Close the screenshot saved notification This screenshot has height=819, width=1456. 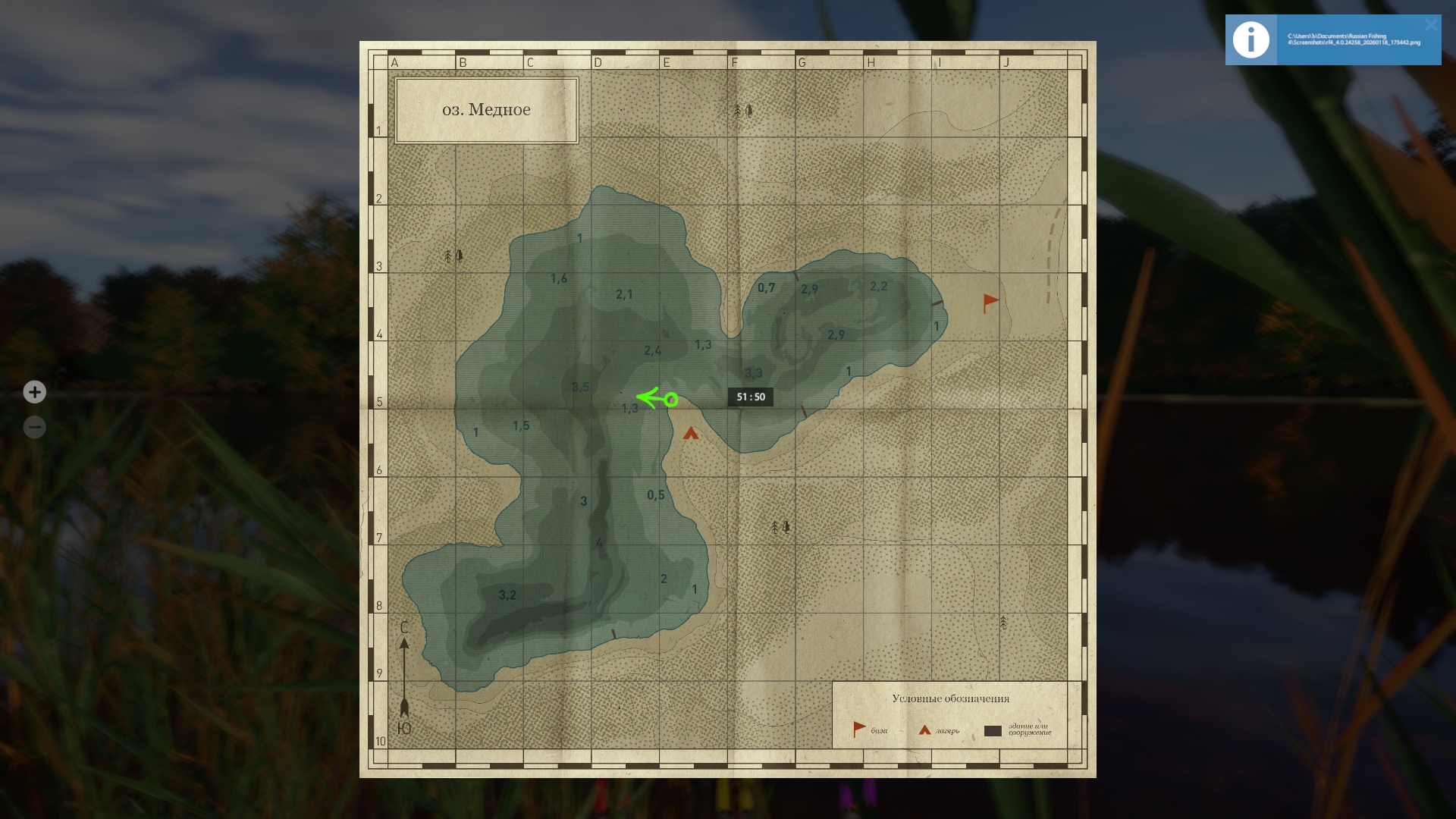pos(1430,25)
